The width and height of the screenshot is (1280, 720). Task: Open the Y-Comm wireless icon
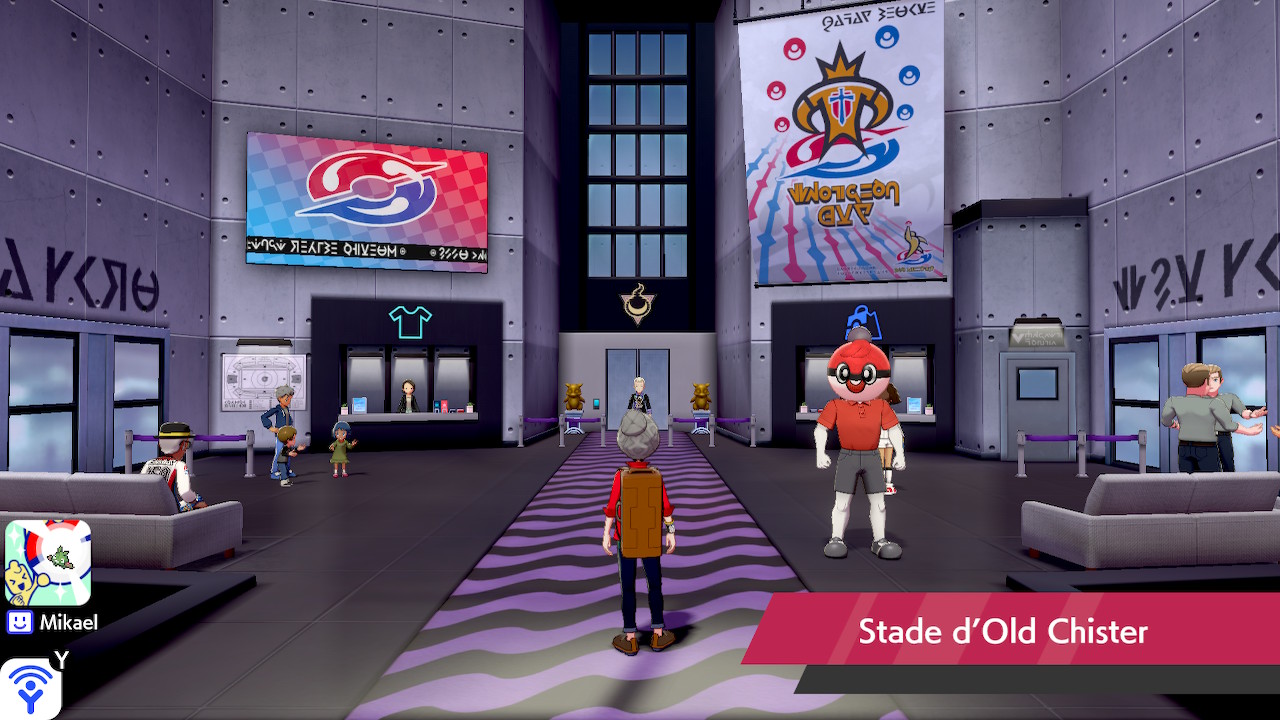click(31, 688)
